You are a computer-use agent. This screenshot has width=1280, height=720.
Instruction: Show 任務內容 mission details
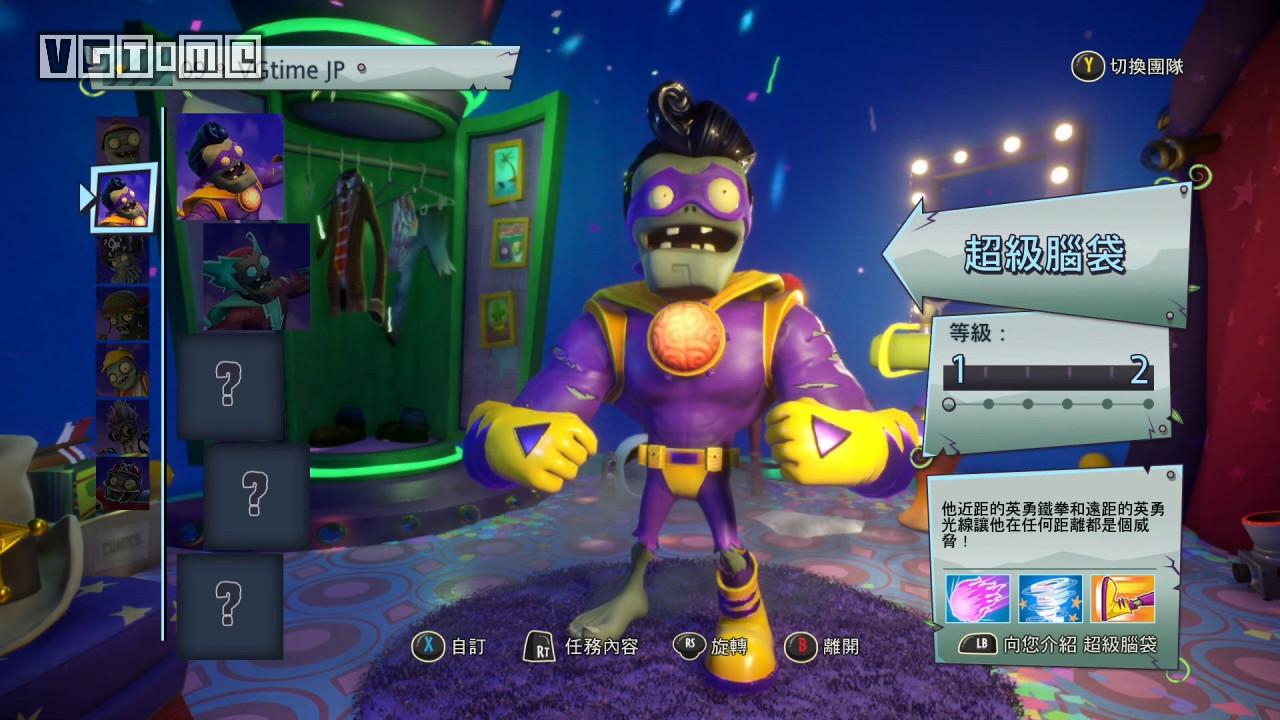click(582, 646)
